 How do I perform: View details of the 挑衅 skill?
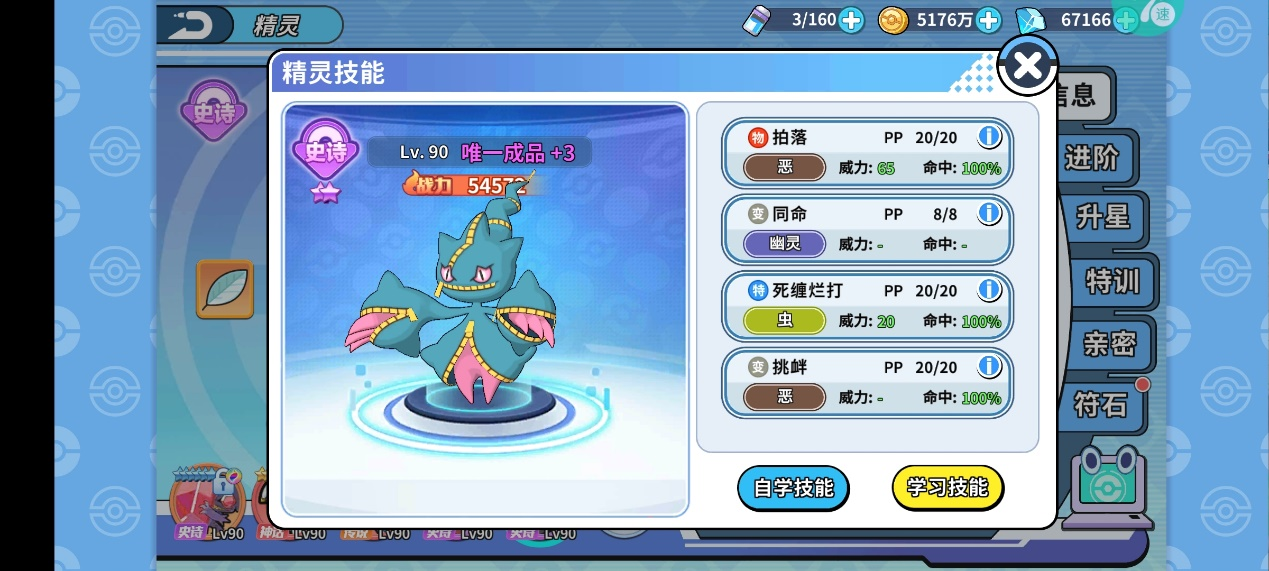pos(989,366)
